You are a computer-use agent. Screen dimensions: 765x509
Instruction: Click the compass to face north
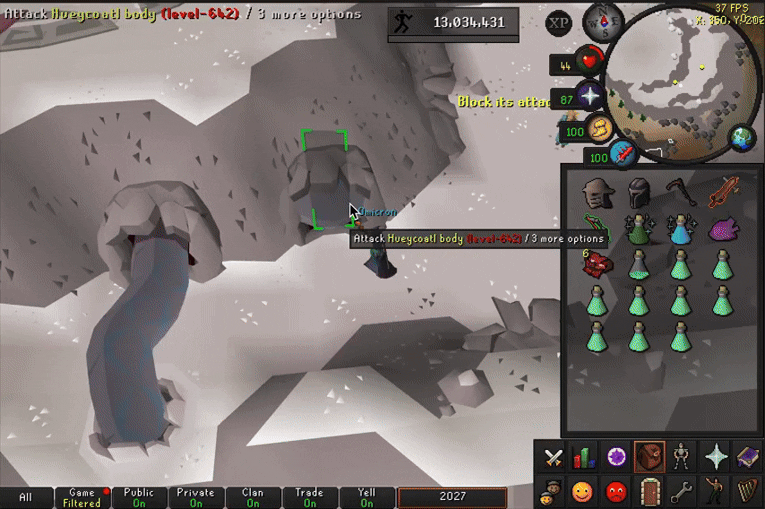[x=604, y=18]
